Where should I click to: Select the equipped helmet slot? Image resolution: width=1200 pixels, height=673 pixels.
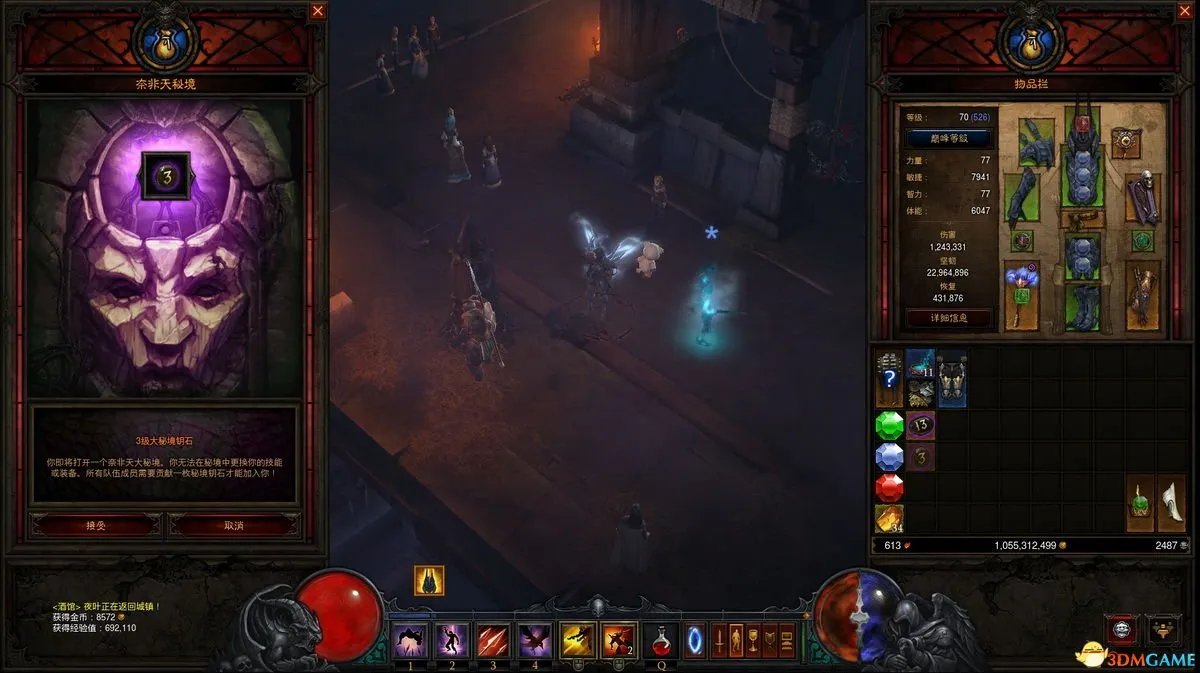1082,125
